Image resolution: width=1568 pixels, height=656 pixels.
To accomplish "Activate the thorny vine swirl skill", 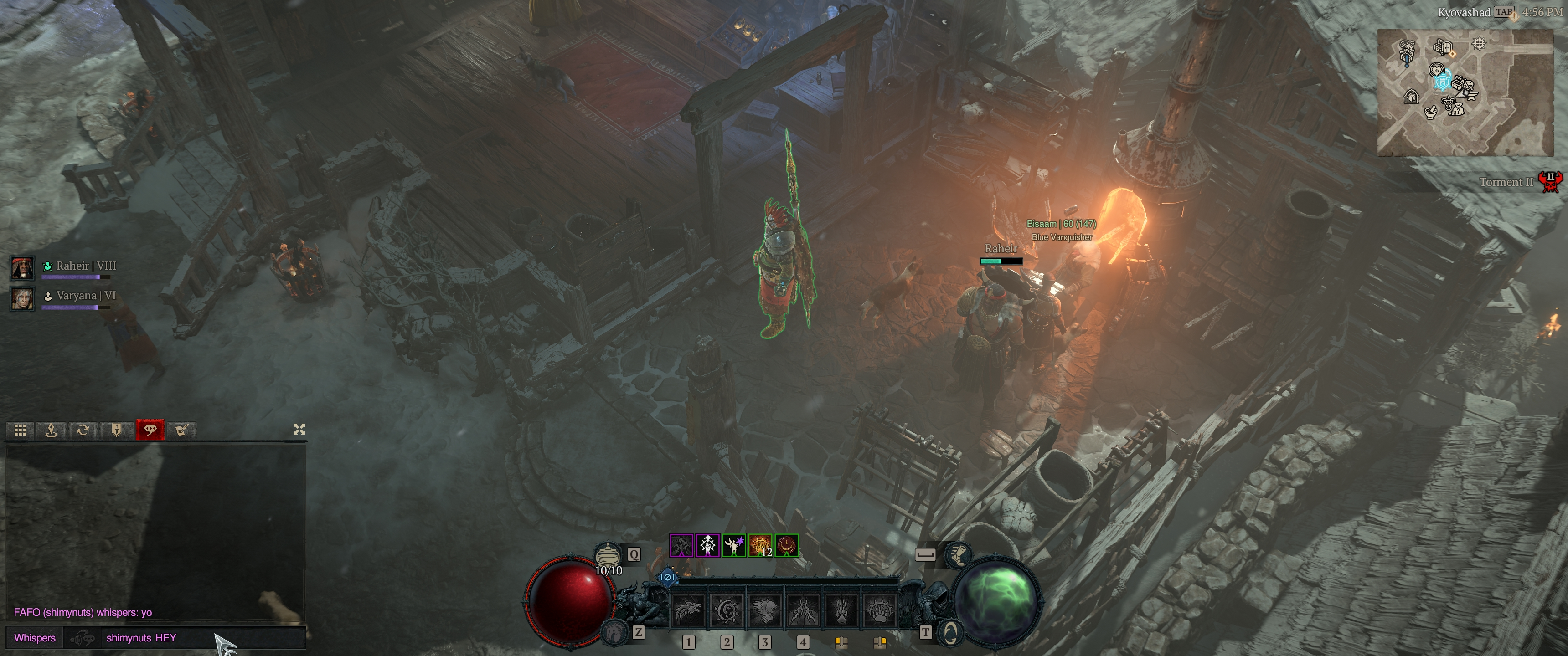I will [727, 610].
